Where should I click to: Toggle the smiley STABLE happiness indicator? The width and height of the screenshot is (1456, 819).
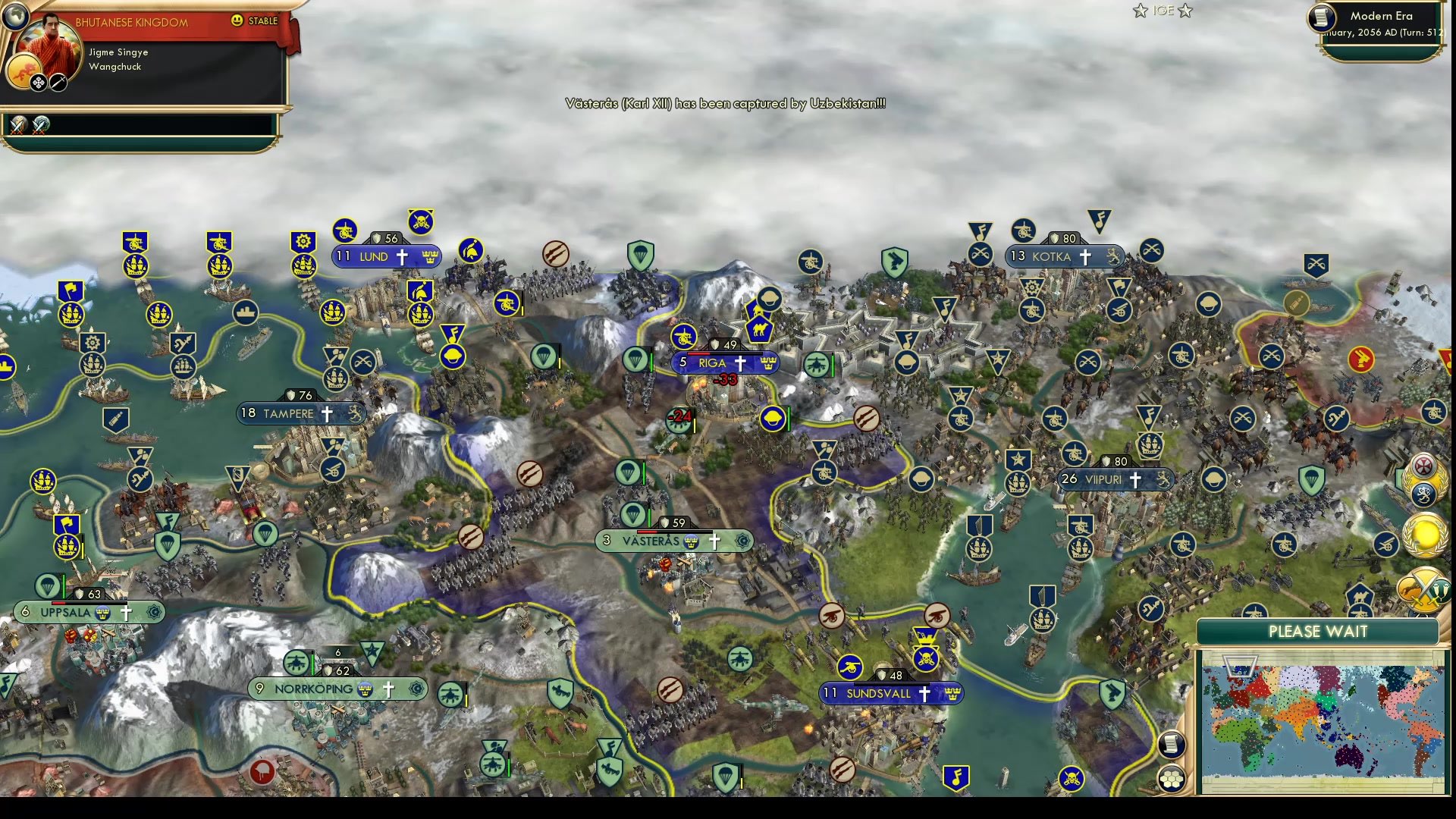[237, 20]
